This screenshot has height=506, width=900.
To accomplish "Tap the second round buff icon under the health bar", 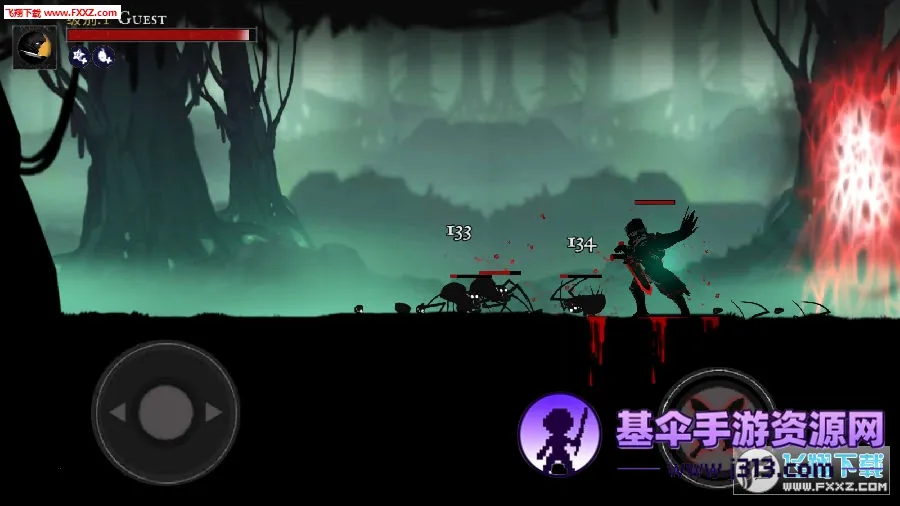I will [x=103, y=56].
